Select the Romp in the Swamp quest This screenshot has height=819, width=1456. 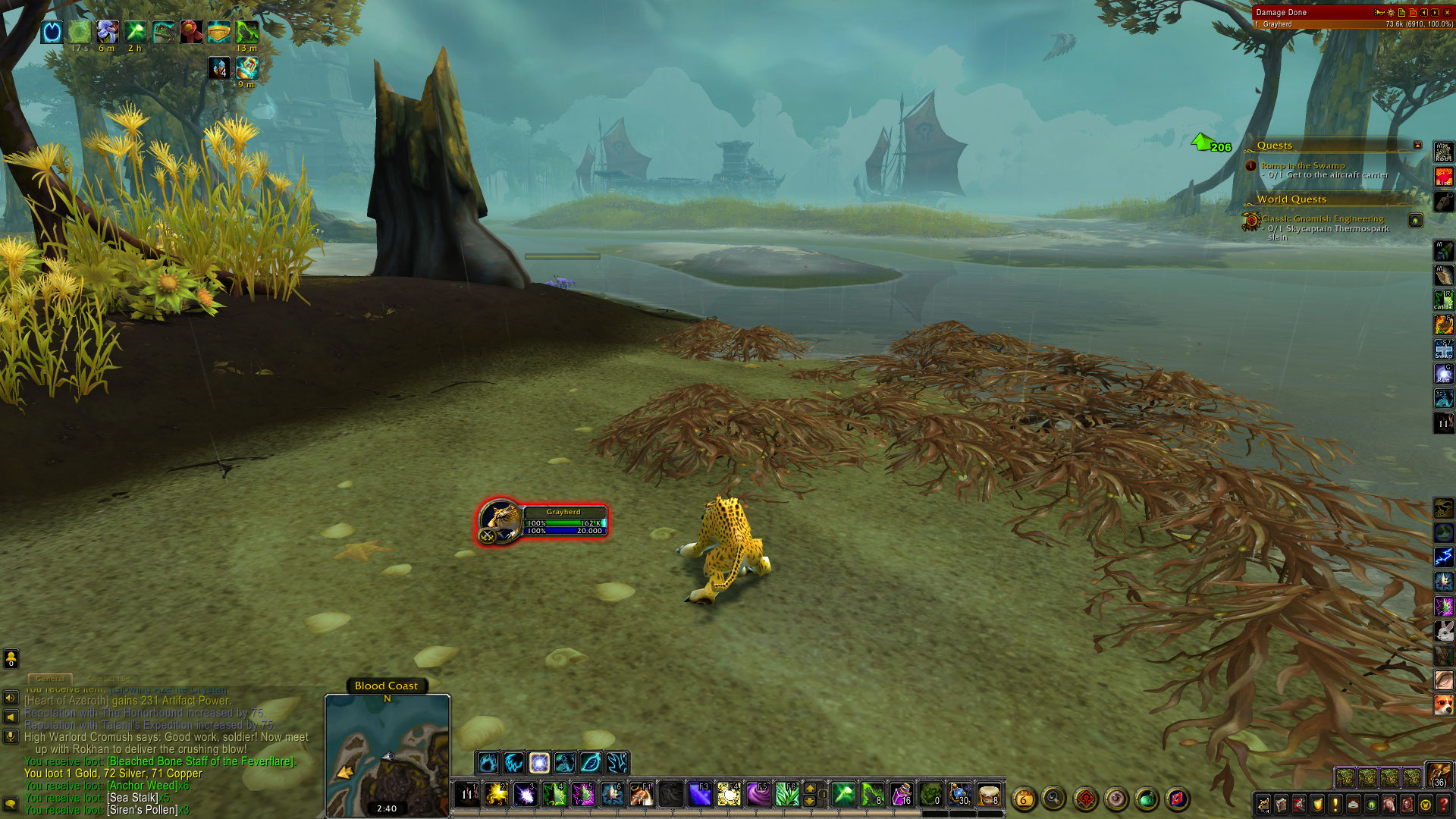pyautogui.click(x=1302, y=165)
